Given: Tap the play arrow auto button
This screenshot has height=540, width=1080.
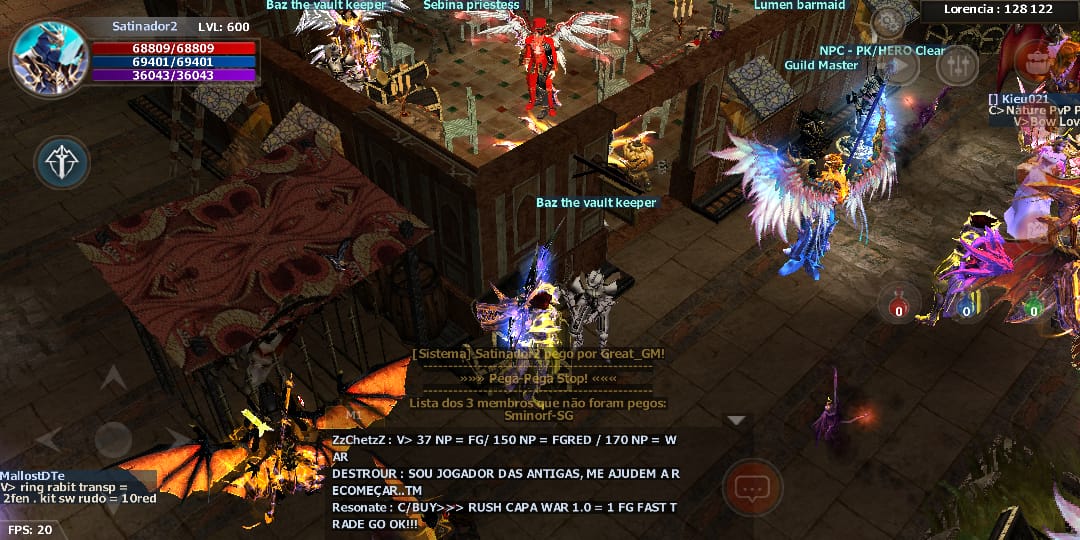Looking at the screenshot, I should [900, 66].
